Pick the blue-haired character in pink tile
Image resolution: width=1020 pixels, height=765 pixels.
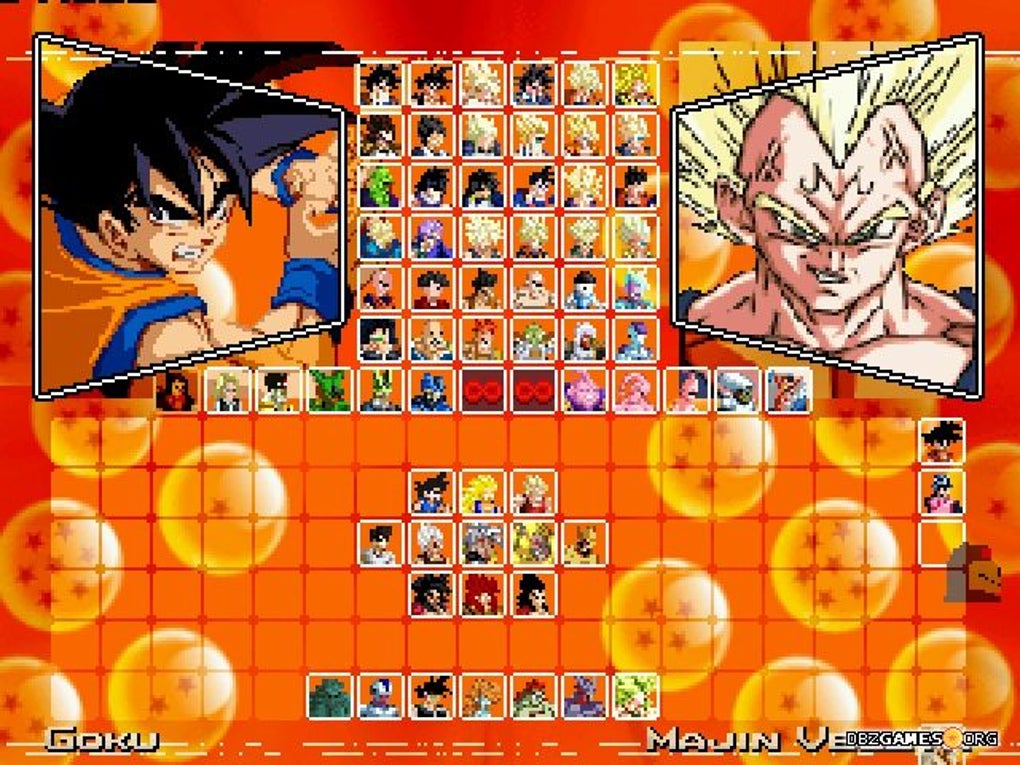(x=942, y=492)
